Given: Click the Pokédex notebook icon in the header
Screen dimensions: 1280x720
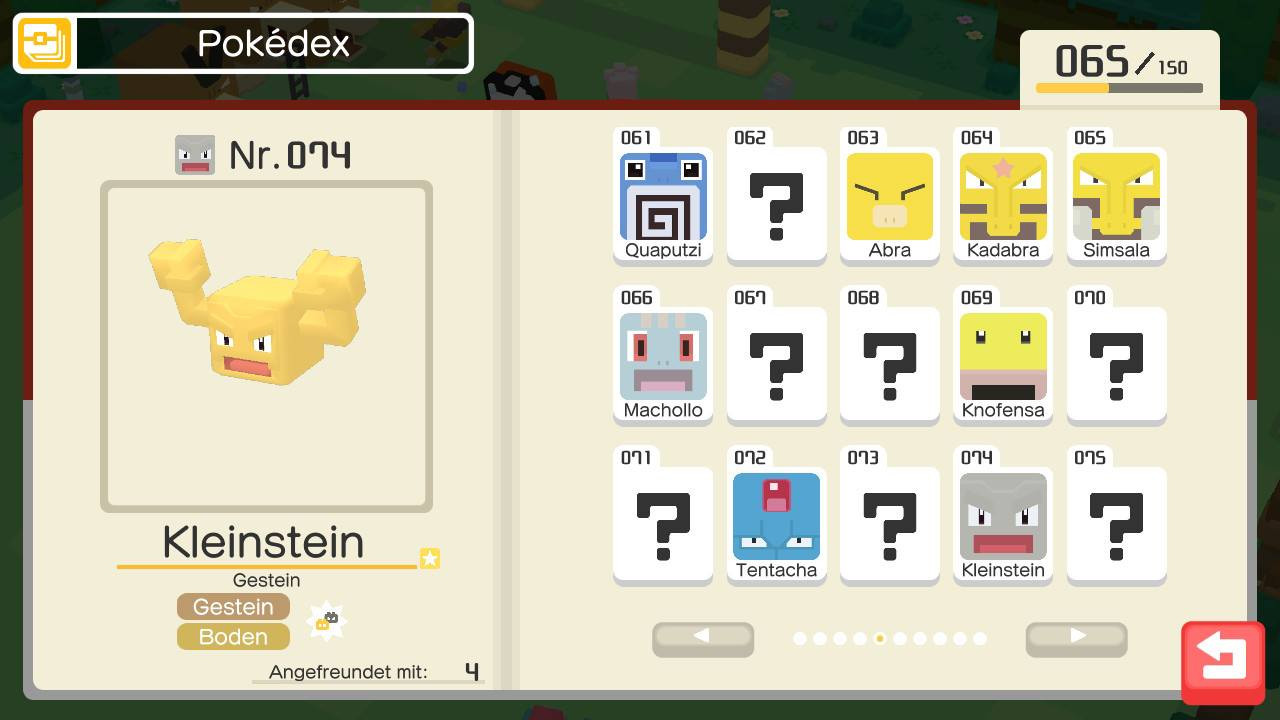Looking at the screenshot, I should tap(42, 43).
